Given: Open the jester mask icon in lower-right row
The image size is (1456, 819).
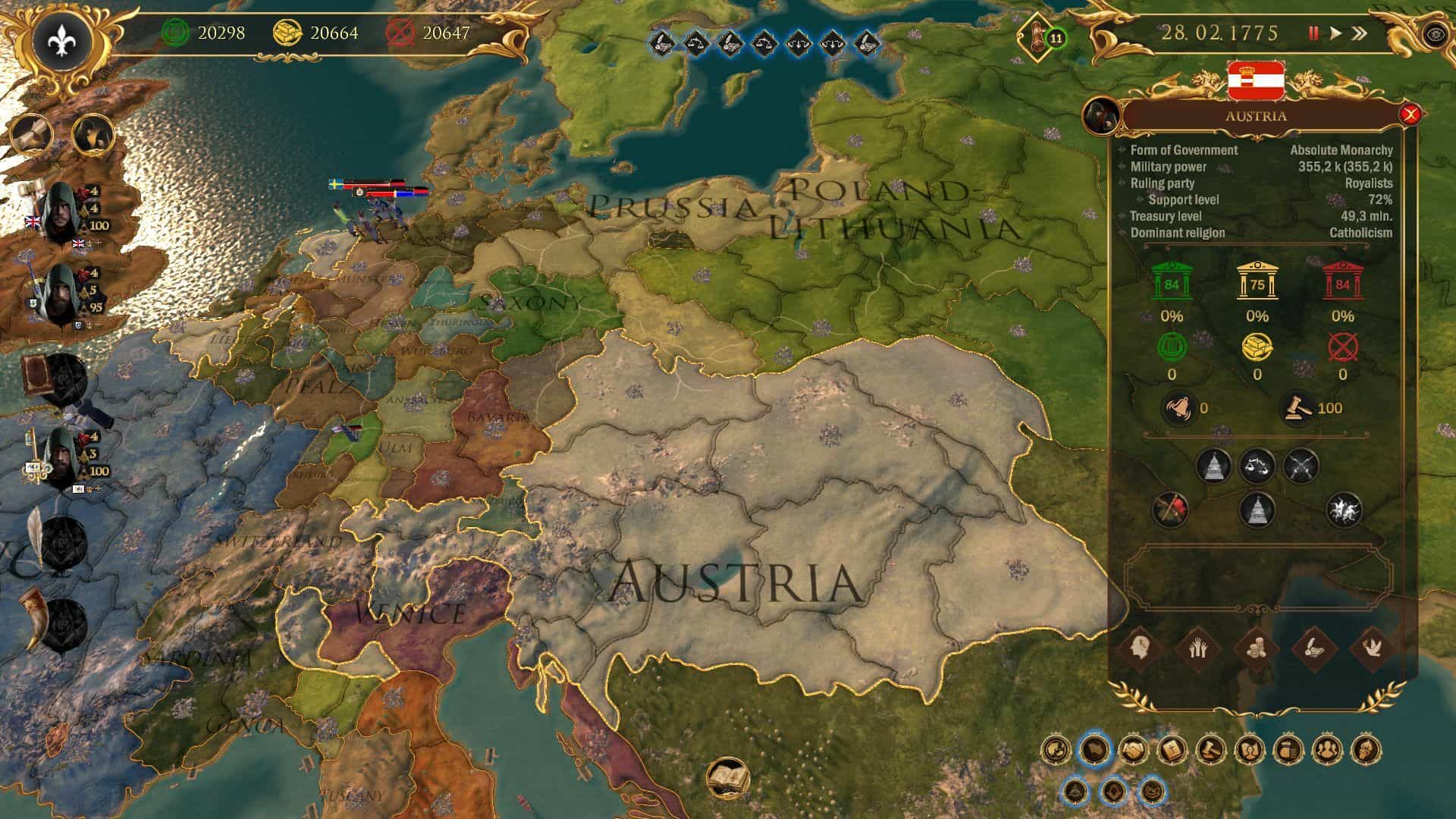Looking at the screenshot, I should pos(1153,792).
